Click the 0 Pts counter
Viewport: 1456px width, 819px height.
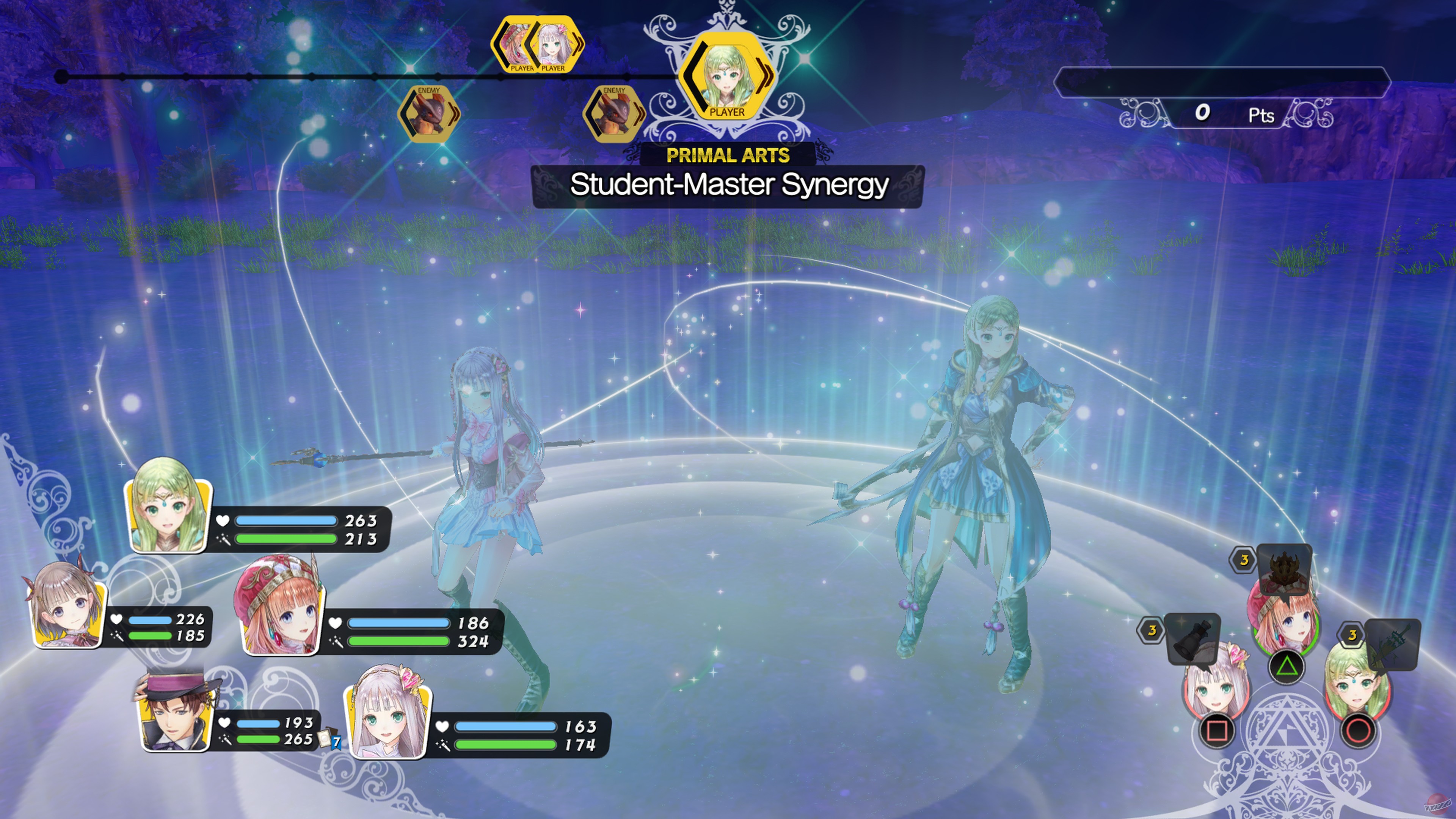pyautogui.click(x=1232, y=114)
